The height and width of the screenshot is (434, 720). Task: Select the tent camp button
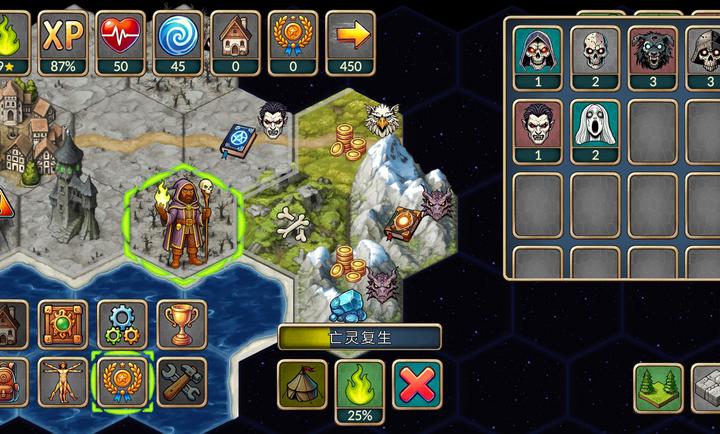[302, 385]
